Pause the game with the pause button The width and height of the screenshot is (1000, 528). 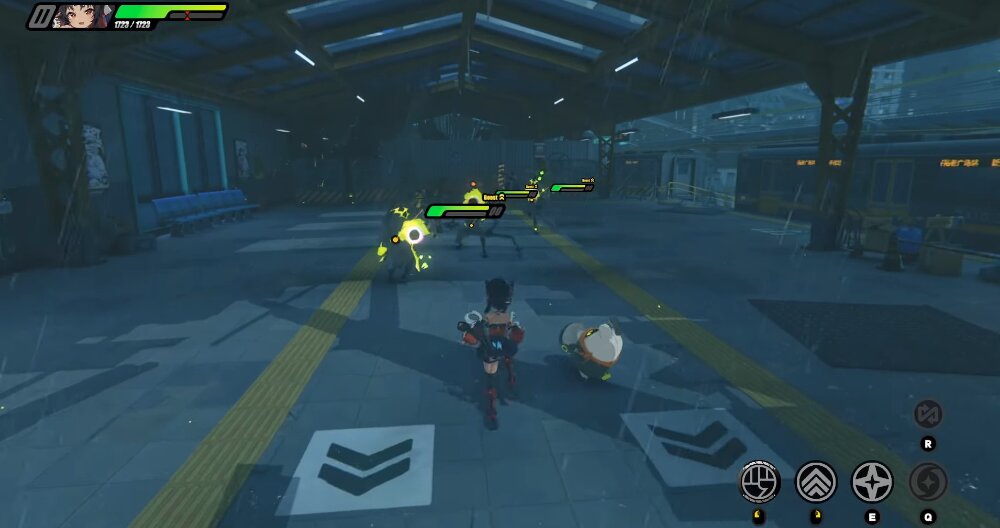41,16
